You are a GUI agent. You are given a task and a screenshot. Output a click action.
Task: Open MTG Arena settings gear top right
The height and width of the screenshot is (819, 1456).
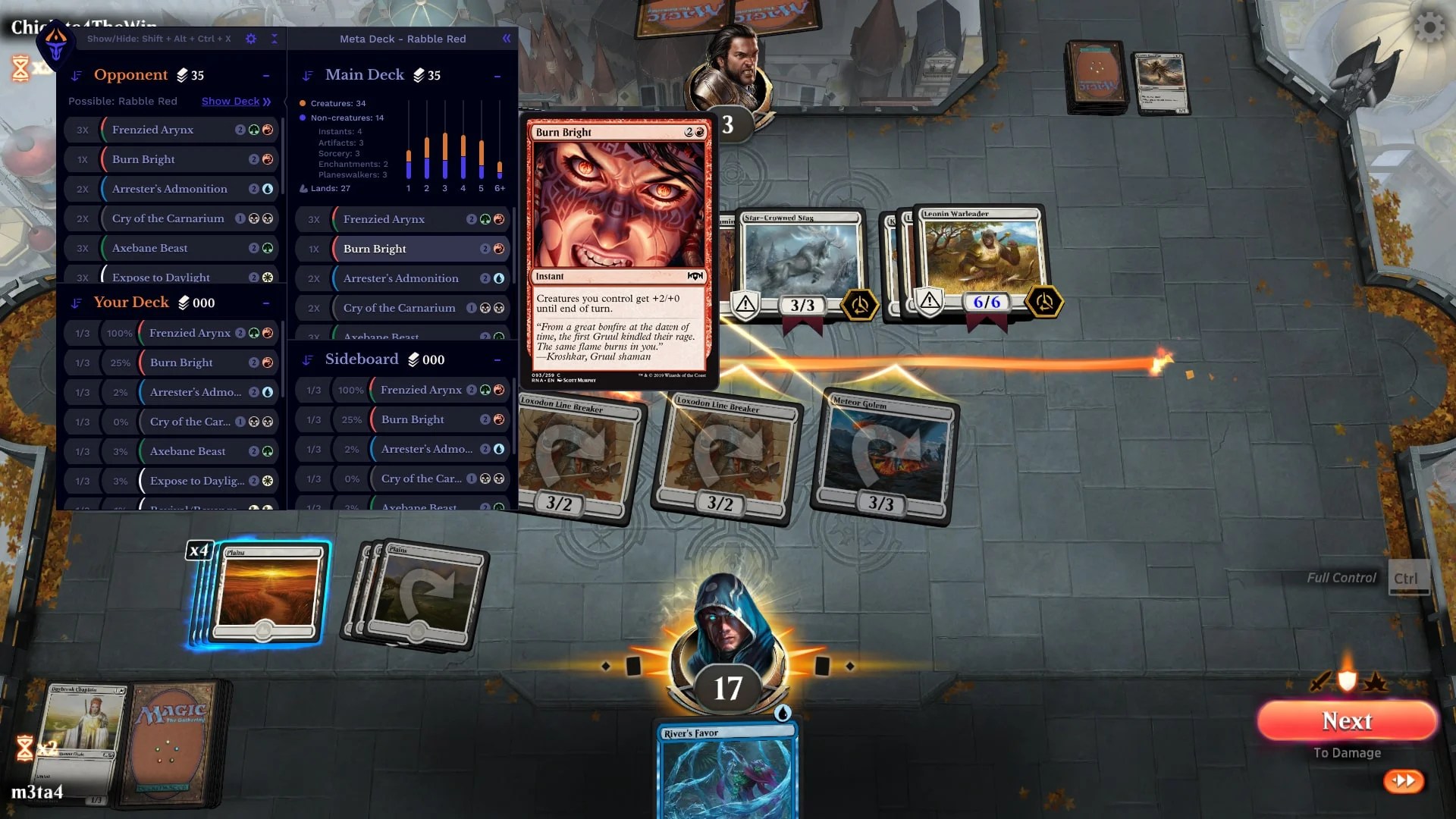tap(1429, 27)
